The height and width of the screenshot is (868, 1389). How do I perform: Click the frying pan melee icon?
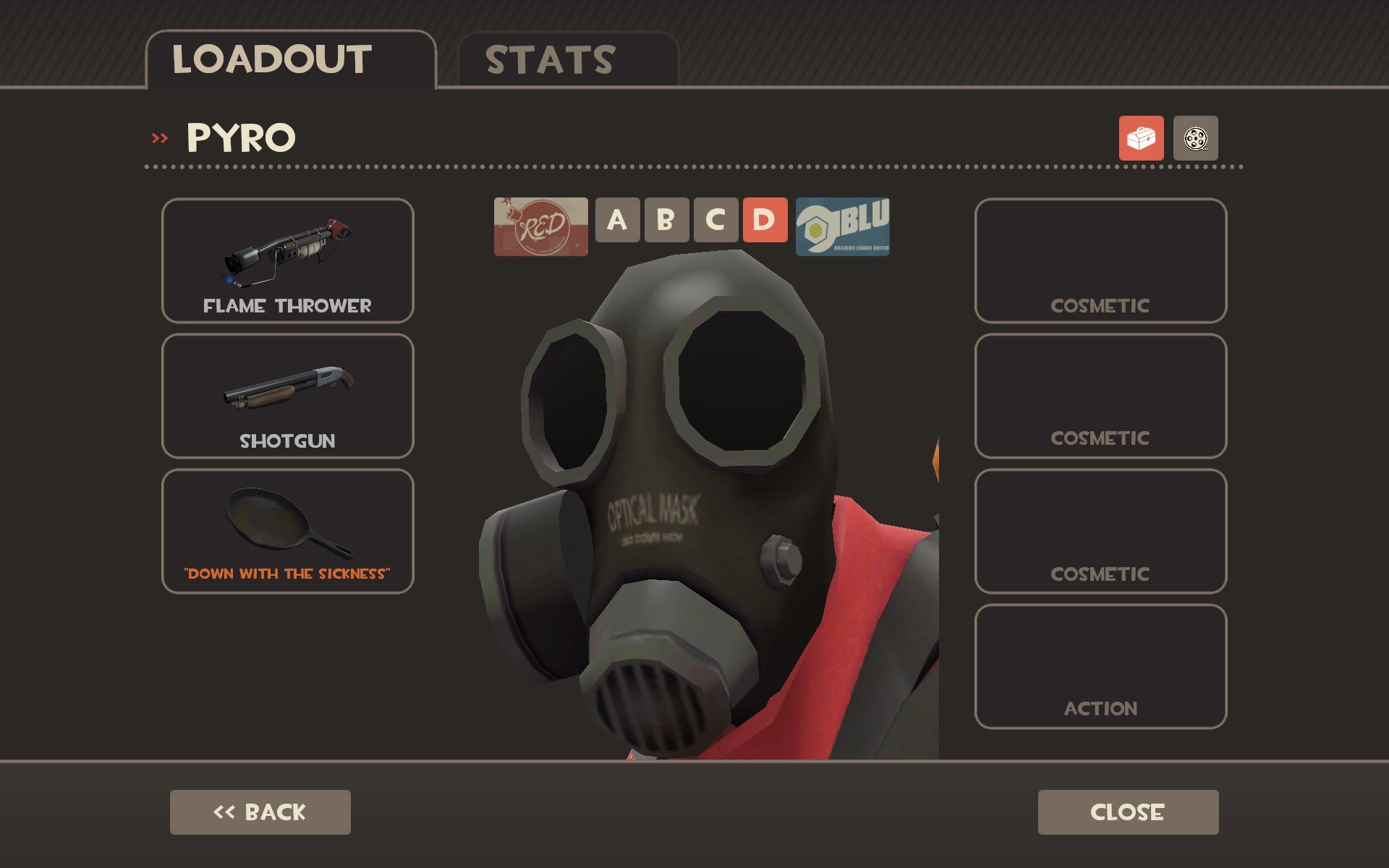pyautogui.click(x=287, y=532)
